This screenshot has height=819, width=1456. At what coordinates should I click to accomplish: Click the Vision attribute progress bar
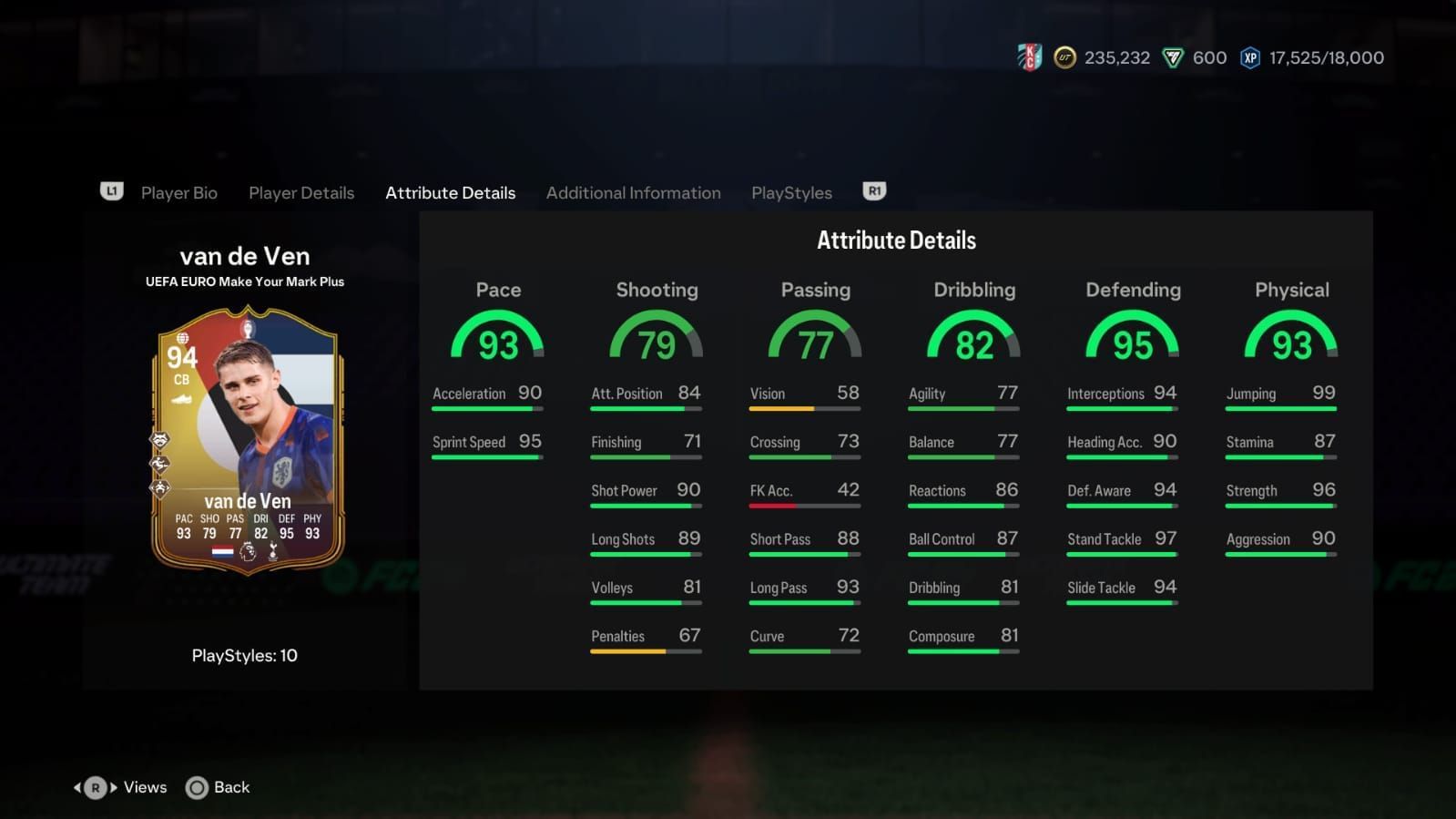point(804,410)
